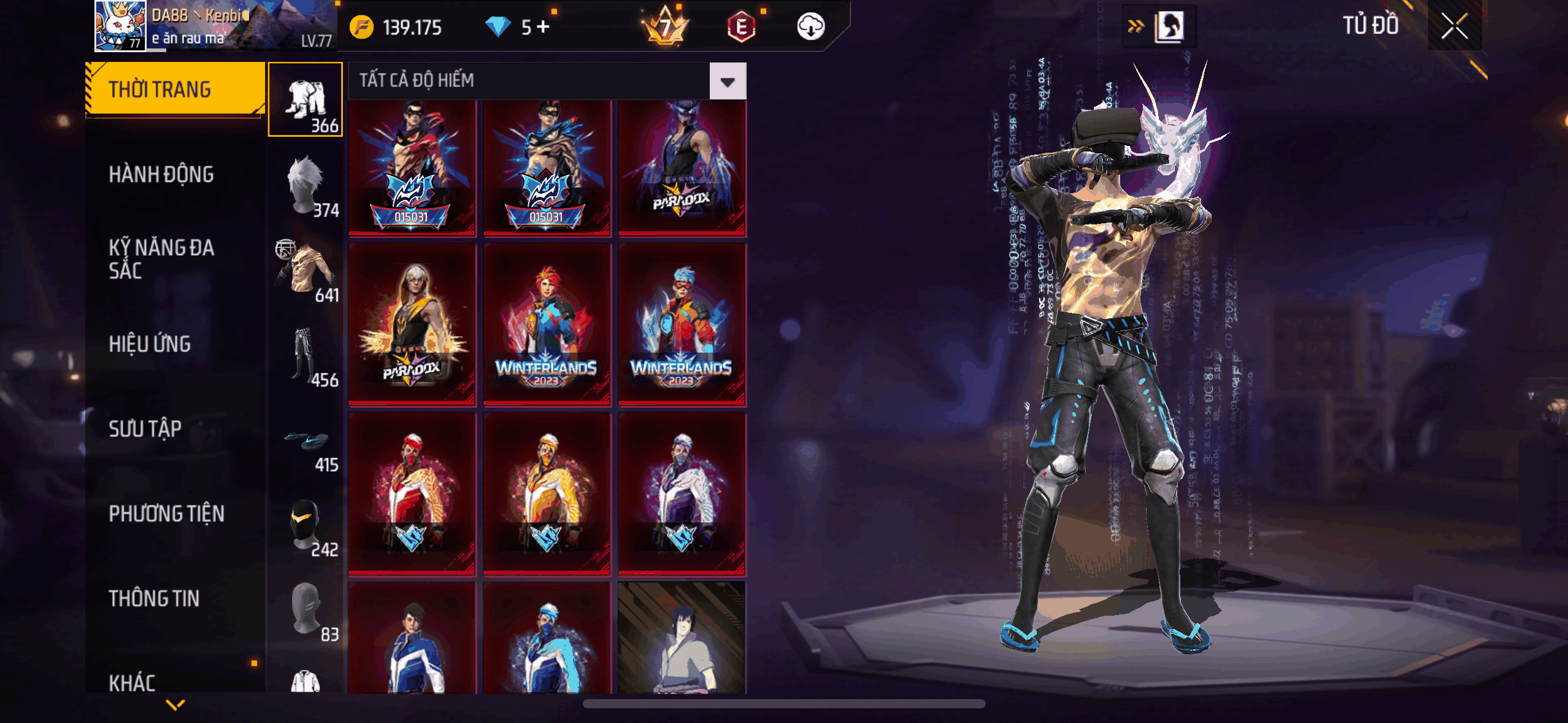Open the HIỆU ỨNG category
1568x723 pixels.
[150, 344]
